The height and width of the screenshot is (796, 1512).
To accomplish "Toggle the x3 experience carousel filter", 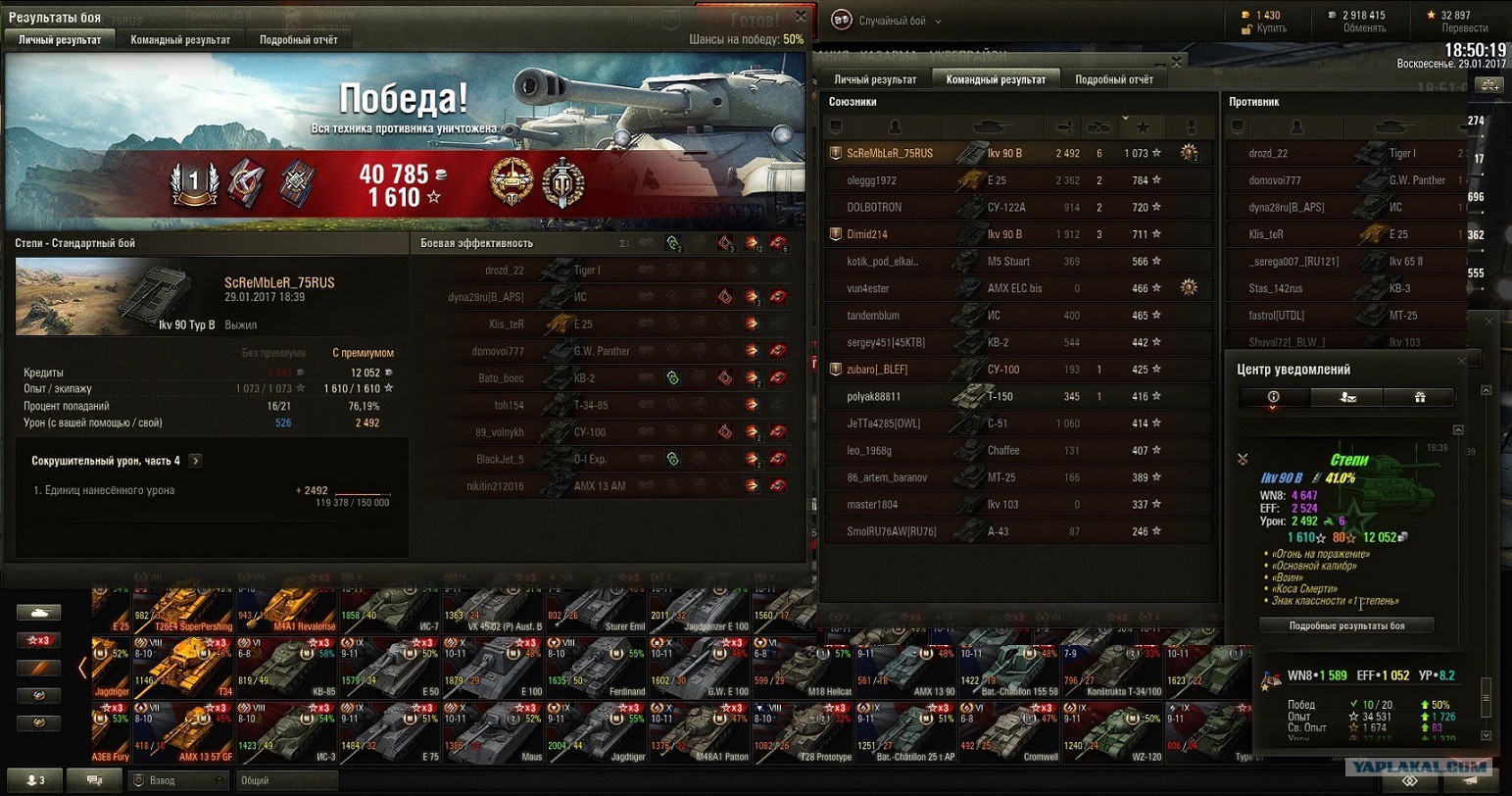I will click(38, 640).
